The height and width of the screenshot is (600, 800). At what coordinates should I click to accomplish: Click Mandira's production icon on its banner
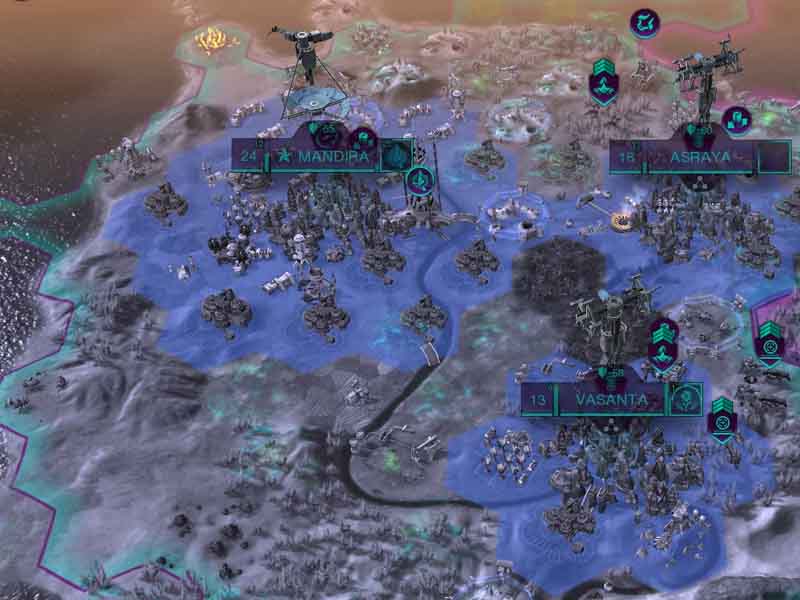click(x=396, y=155)
